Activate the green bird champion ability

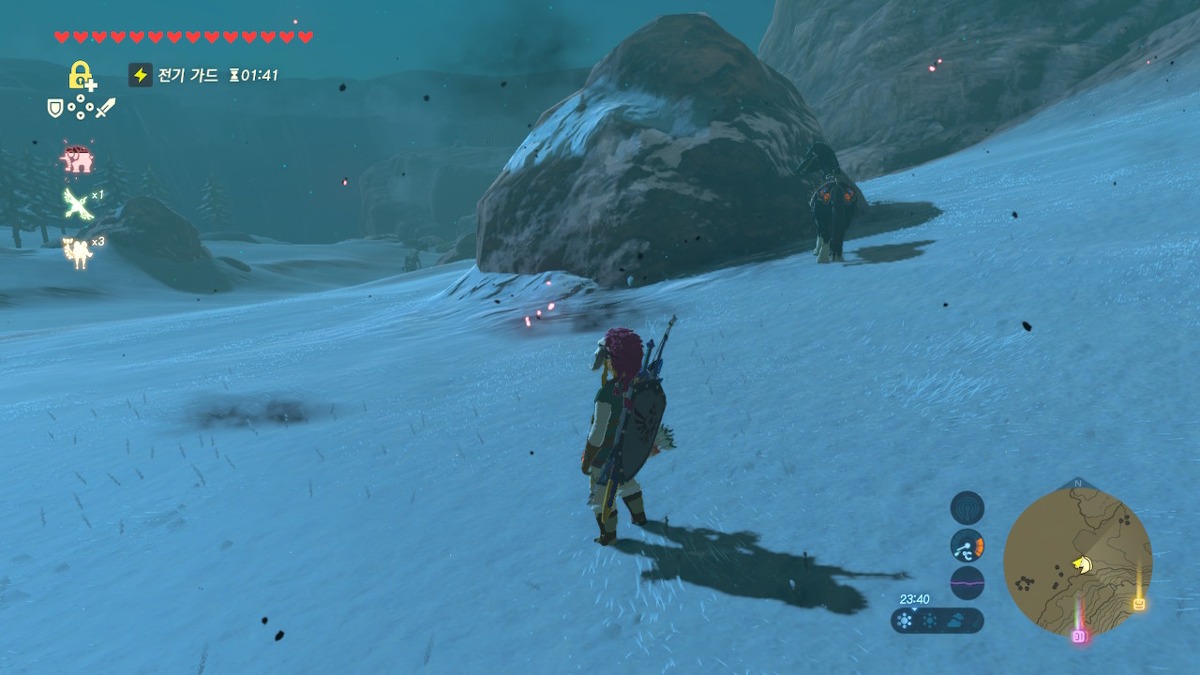tap(77, 203)
